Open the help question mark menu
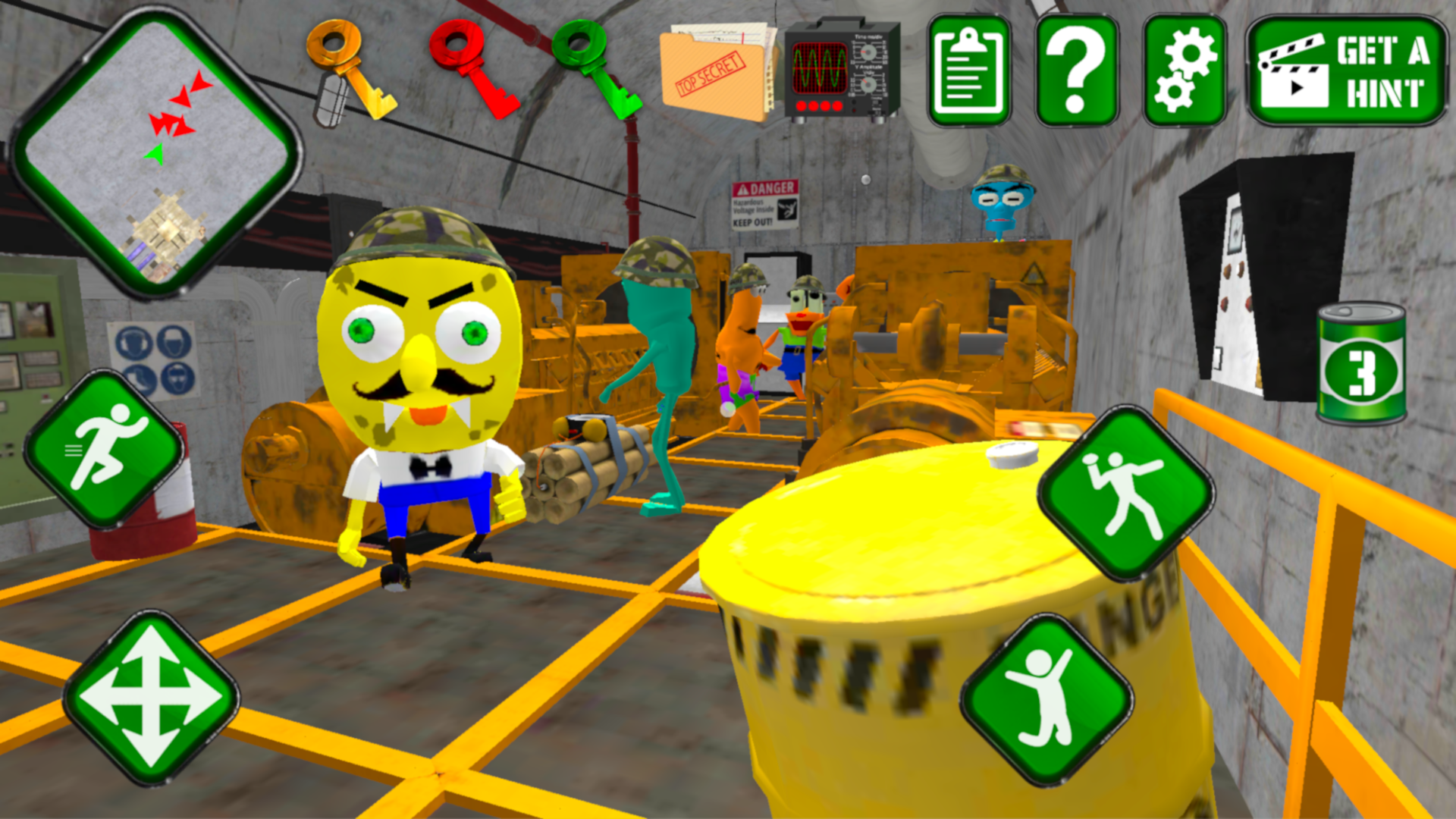The height and width of the screenshot is (819, 1456). pyautogui.click(x=1077, y=68)
